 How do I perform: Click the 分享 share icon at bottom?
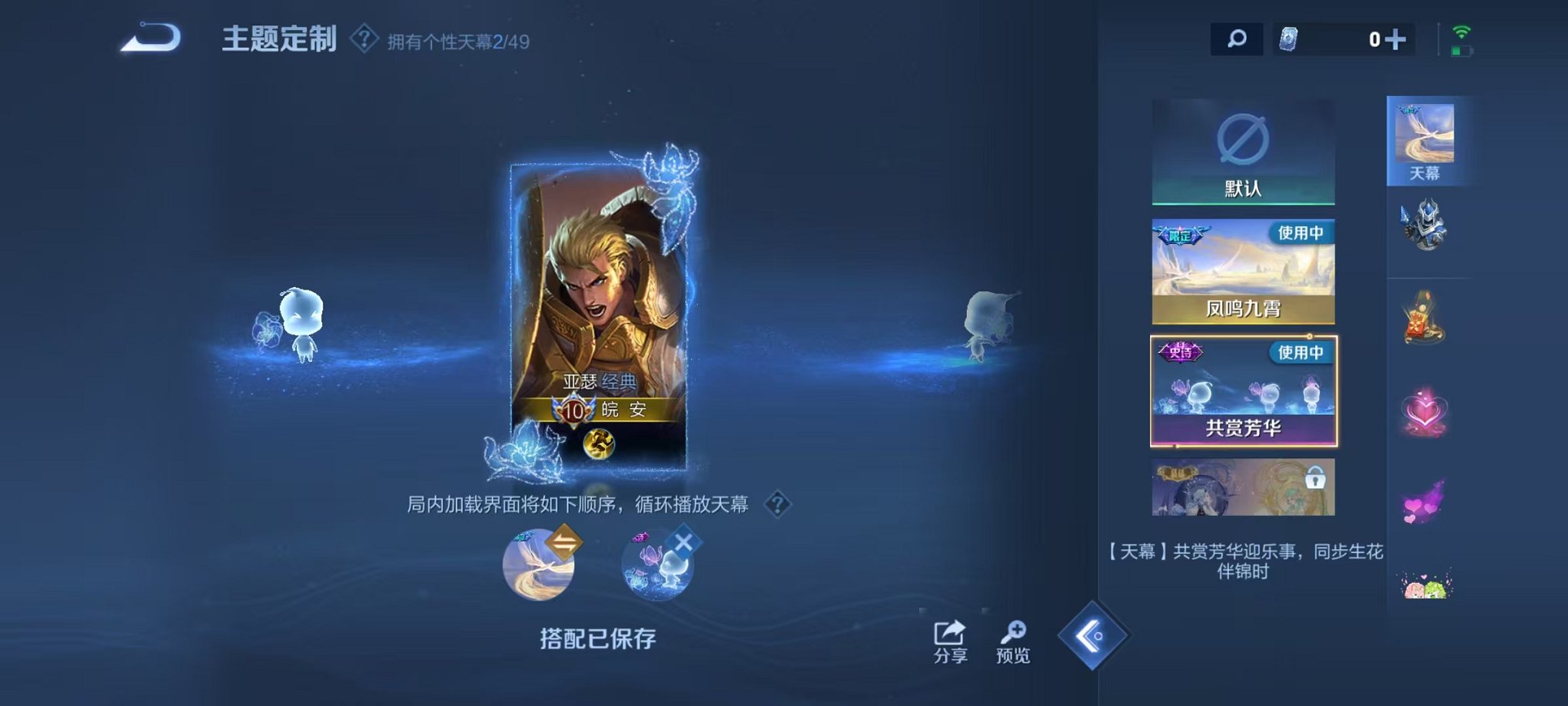948,633
